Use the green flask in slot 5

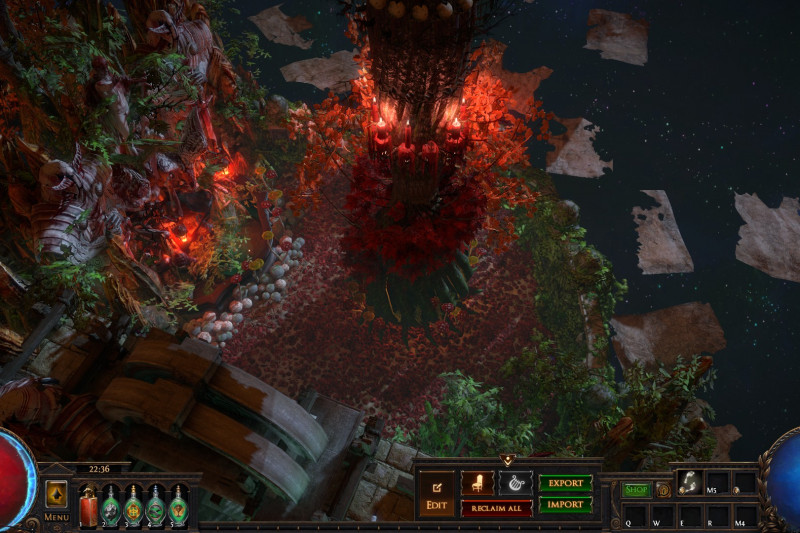tap(178, 504)
